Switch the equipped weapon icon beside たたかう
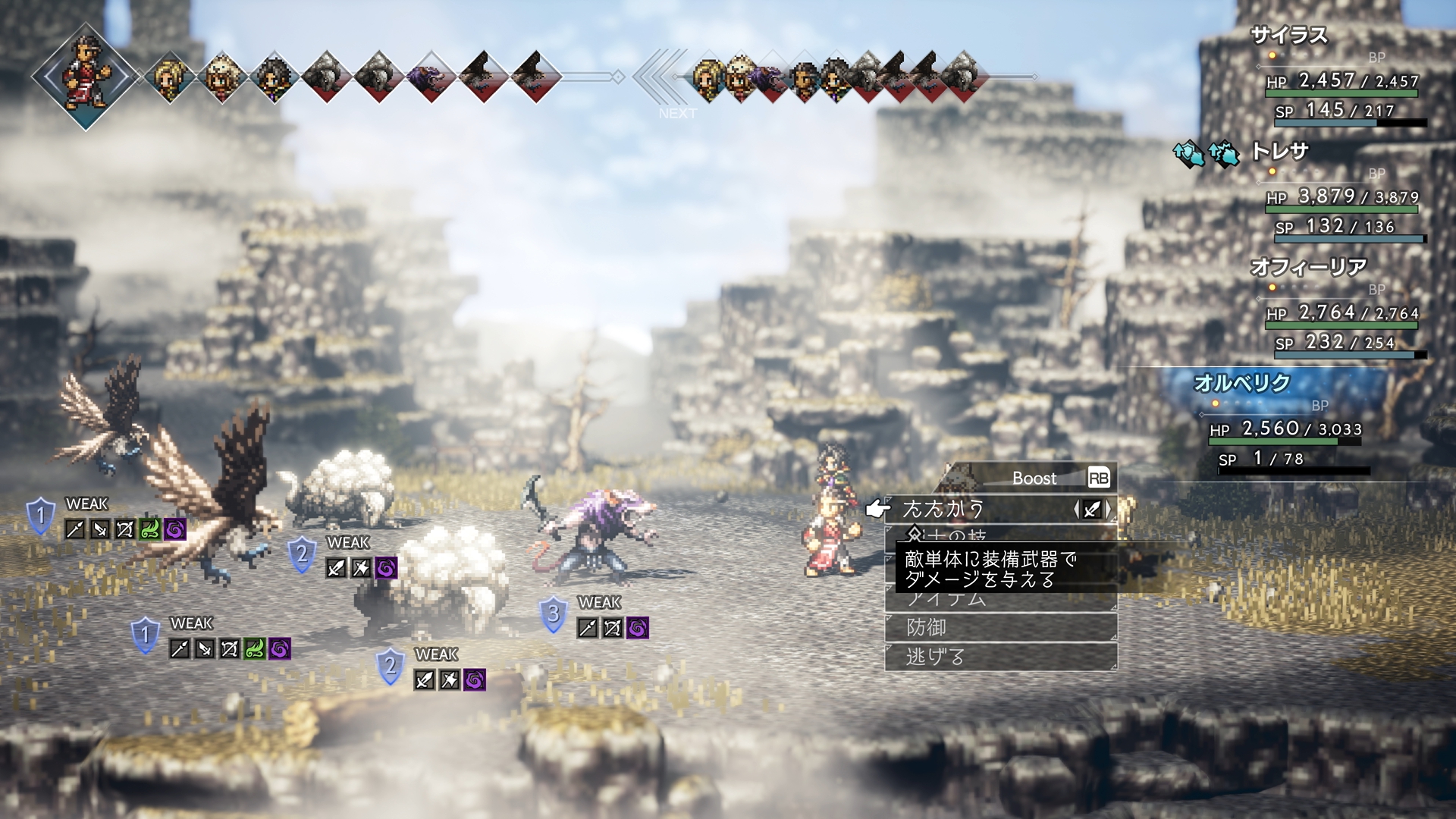The height and width of the screenshot is (819, 1456). pyautogui.click(x=1092, y=510)
